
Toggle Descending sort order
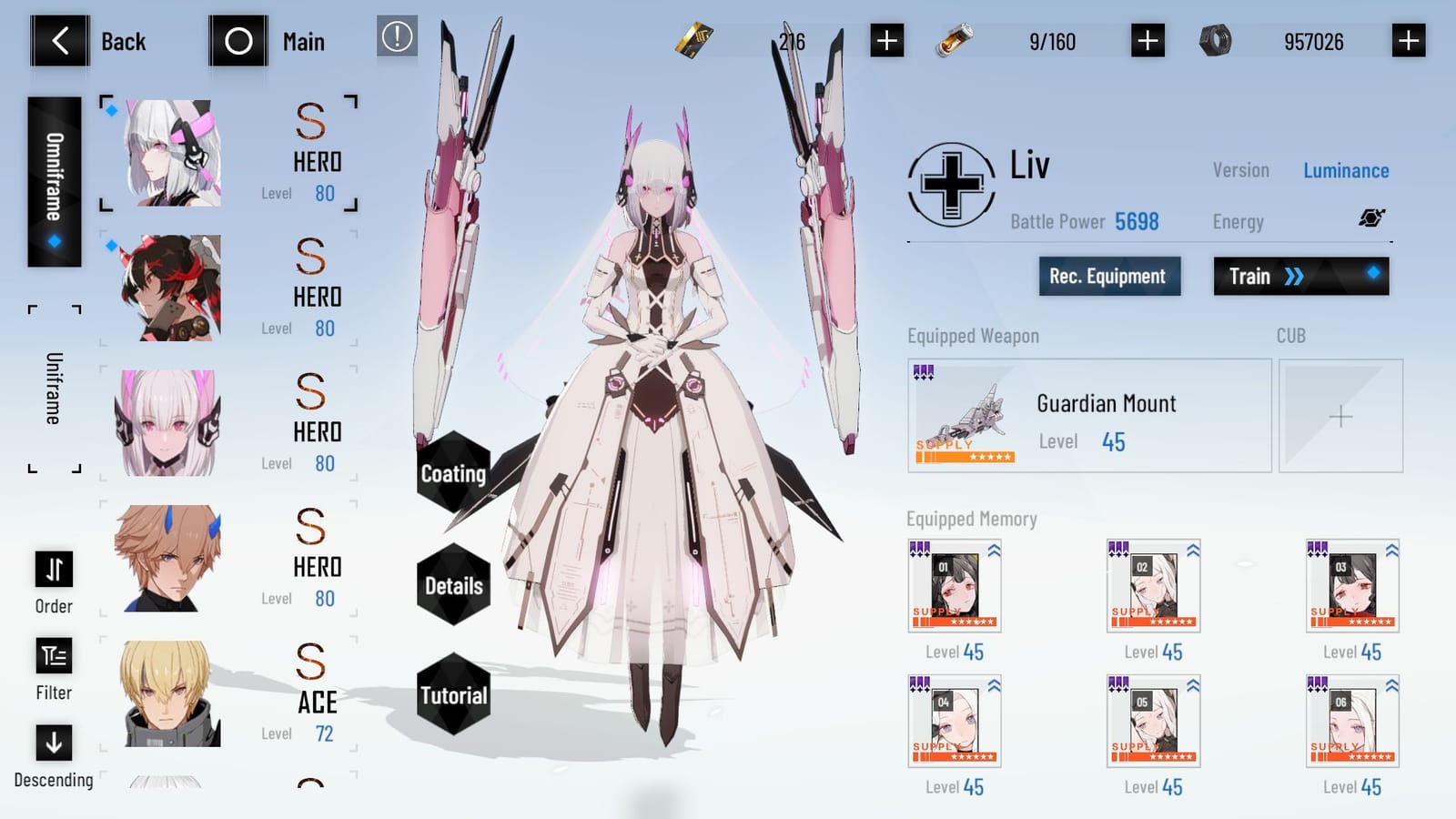[53, 744]
